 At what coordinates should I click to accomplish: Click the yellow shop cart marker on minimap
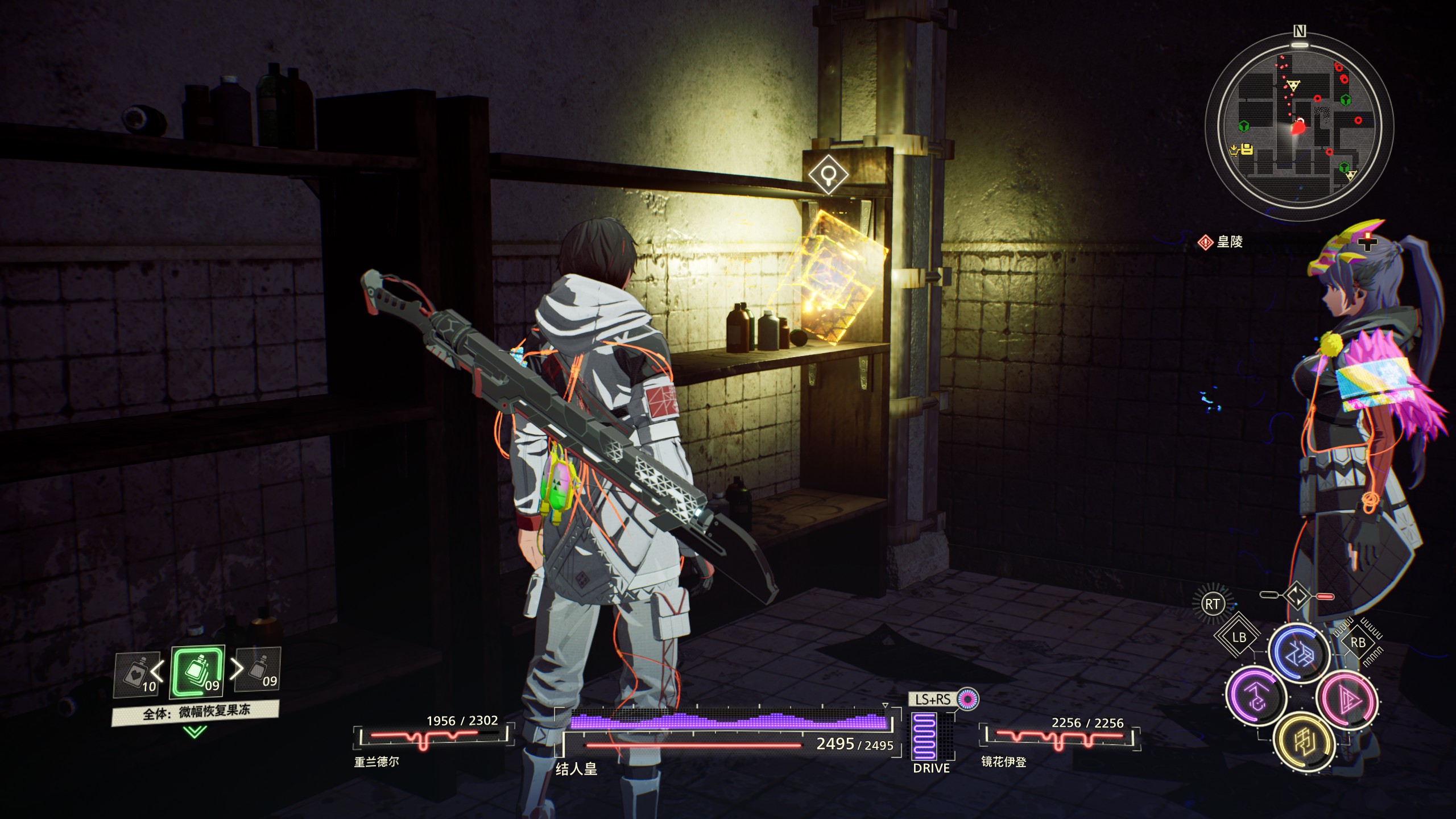tap(1234, 151)
